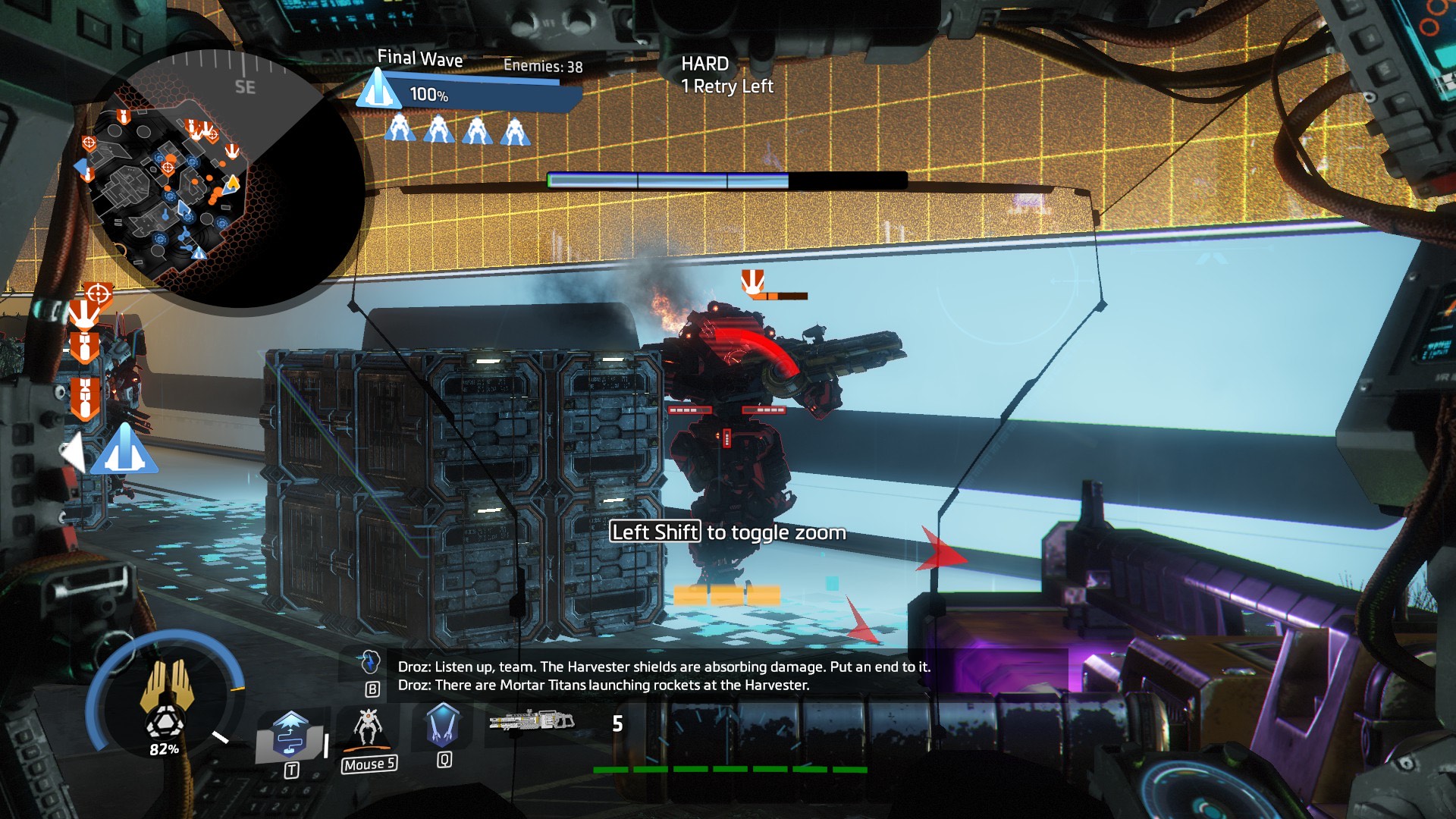The height and width of the screenshot is (819, 1456).
Task: Select the golden hands core ability icon
Action: click(165, 686)
